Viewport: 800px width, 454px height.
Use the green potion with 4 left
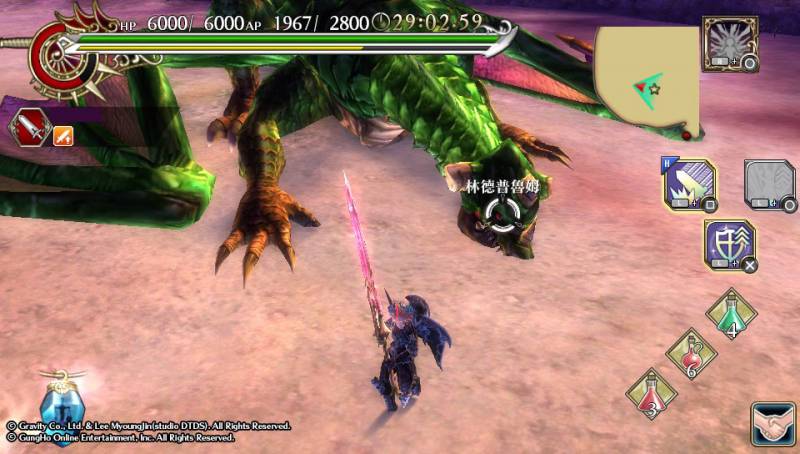point(731,314)
